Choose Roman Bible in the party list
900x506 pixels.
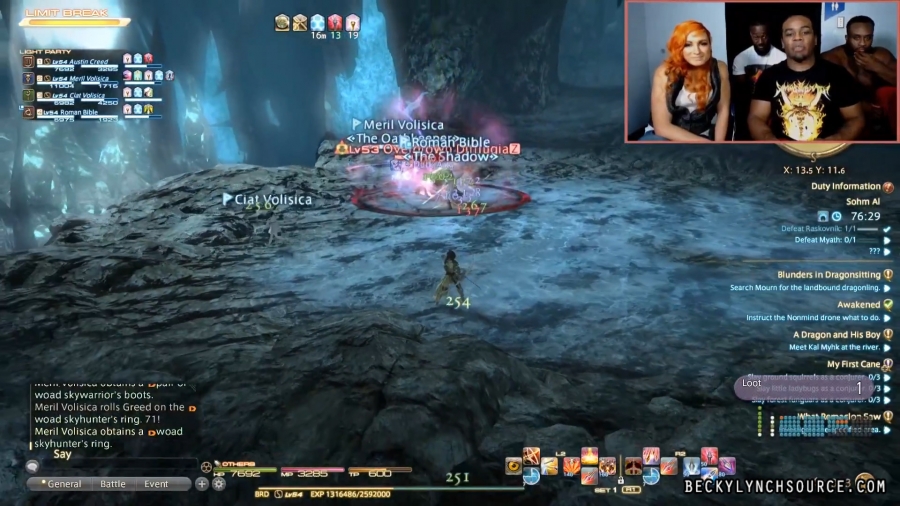(80, 112)
